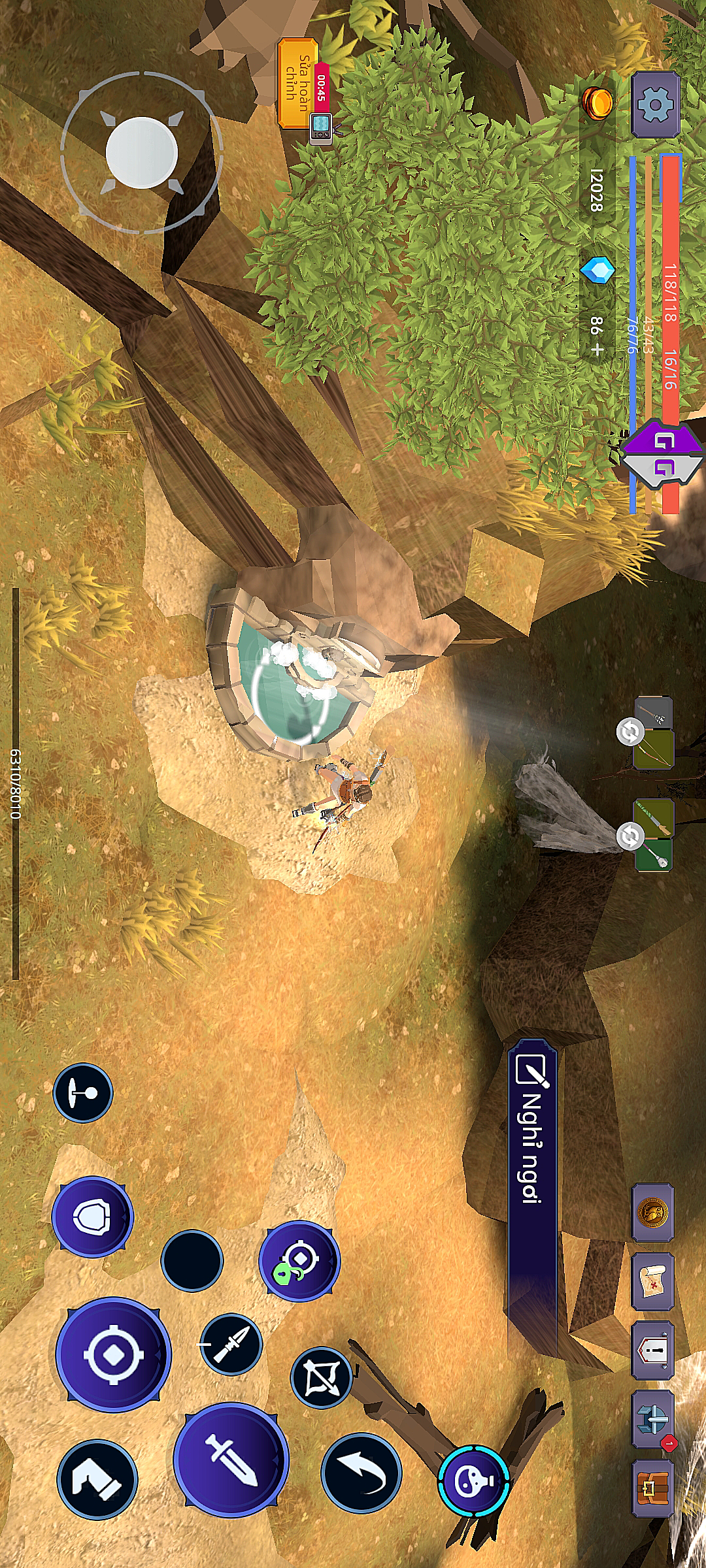This screenshot has width=706, height=1568.
Task: Open the treasure map
Action: pos(652,1281)
